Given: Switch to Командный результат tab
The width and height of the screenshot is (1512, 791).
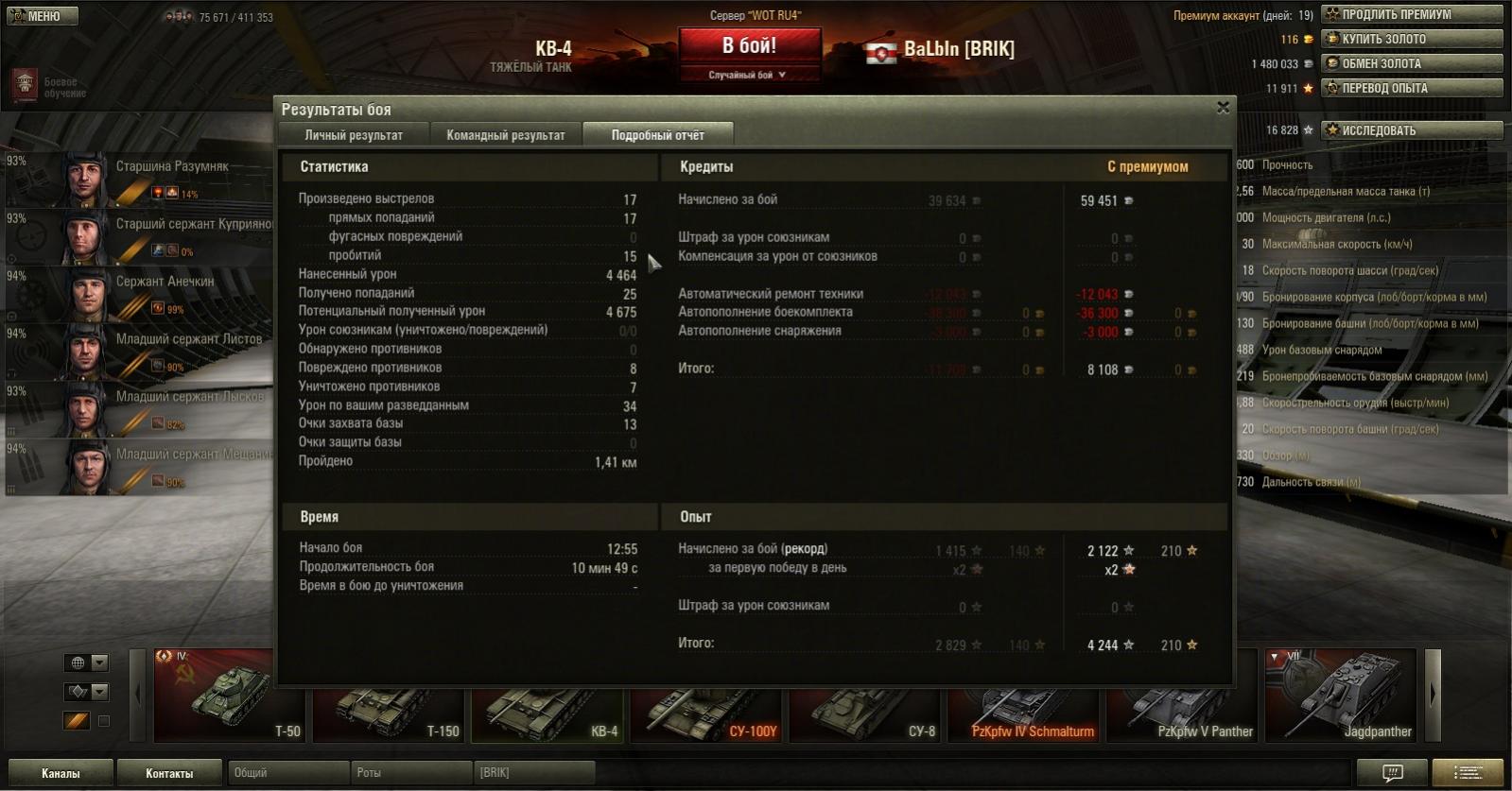Looking at the screenshot, I should [506, 135].
